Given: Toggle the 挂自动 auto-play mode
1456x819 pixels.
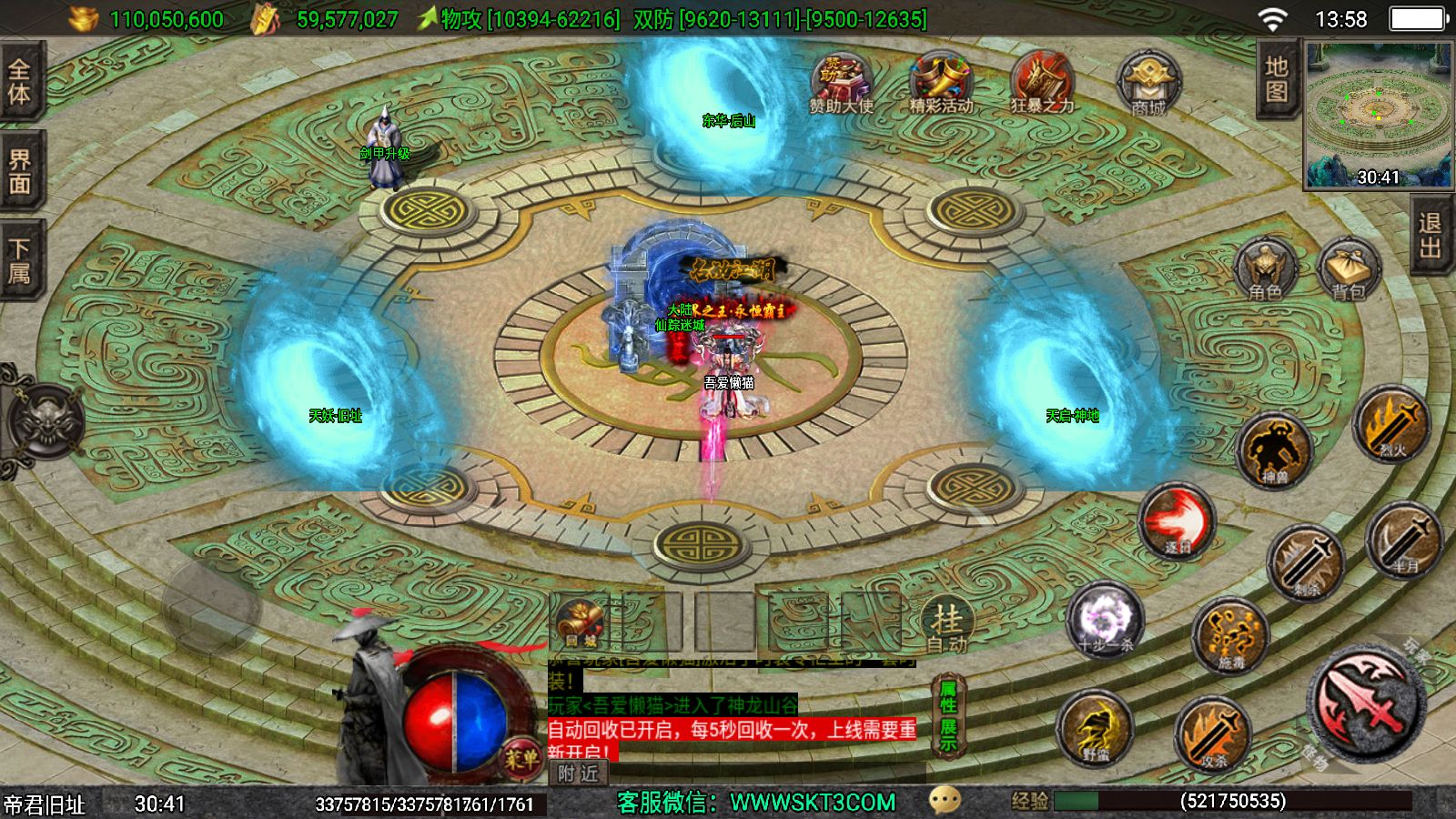Looking at the screenshot, I should click(946, 623).
